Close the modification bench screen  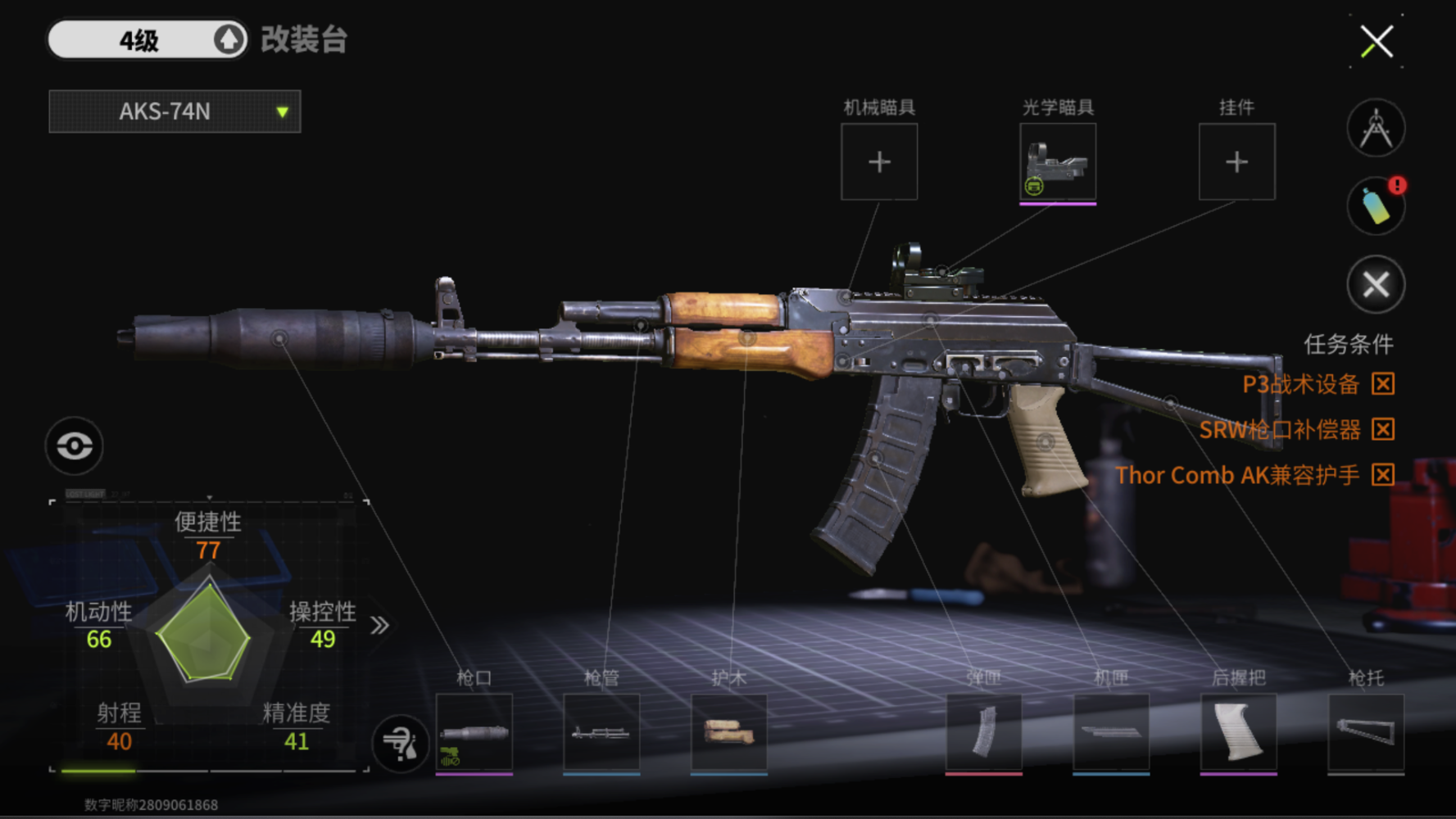[1377, 41]
